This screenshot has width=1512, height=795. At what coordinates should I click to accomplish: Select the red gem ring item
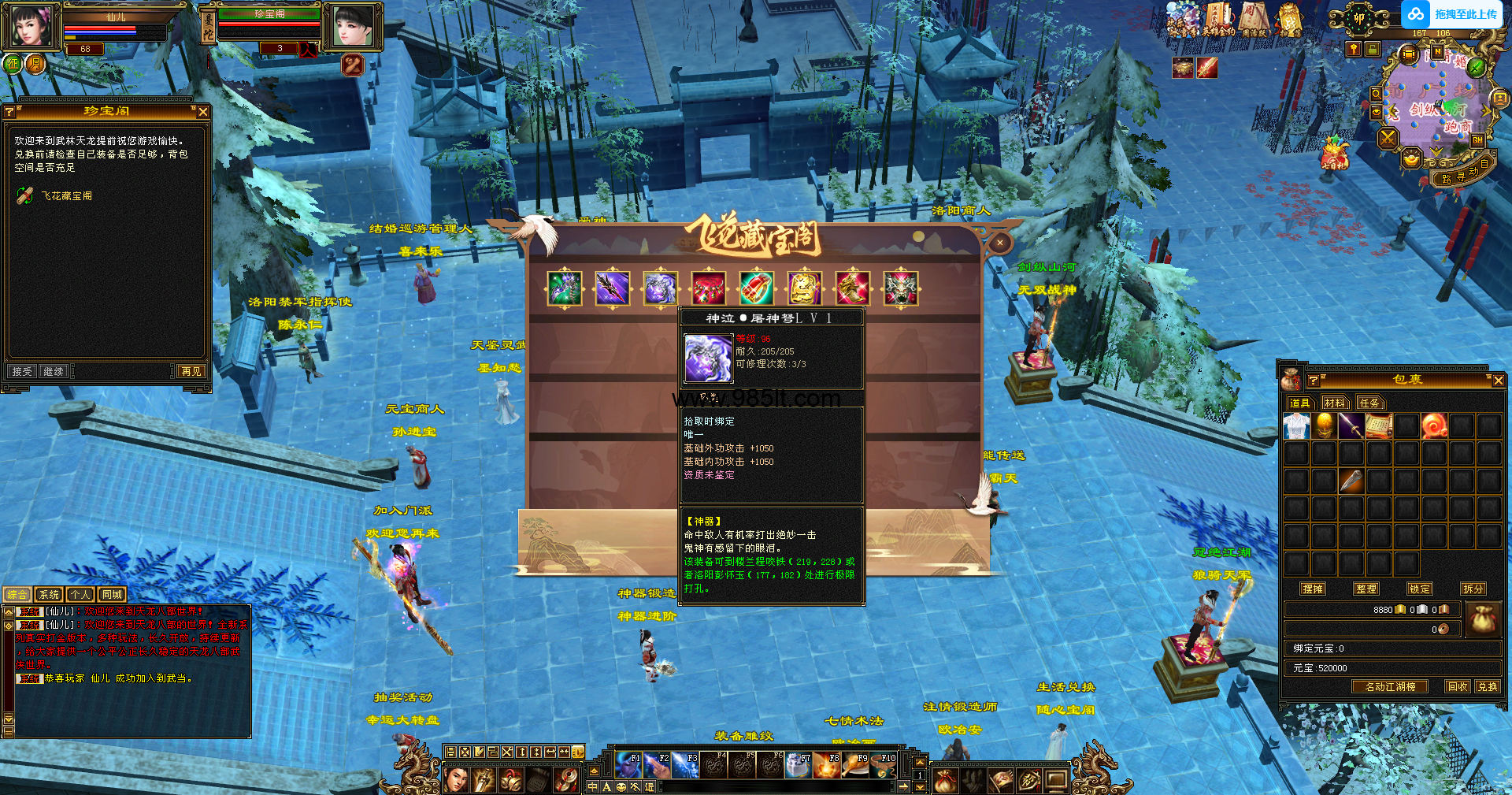[755, 288]
